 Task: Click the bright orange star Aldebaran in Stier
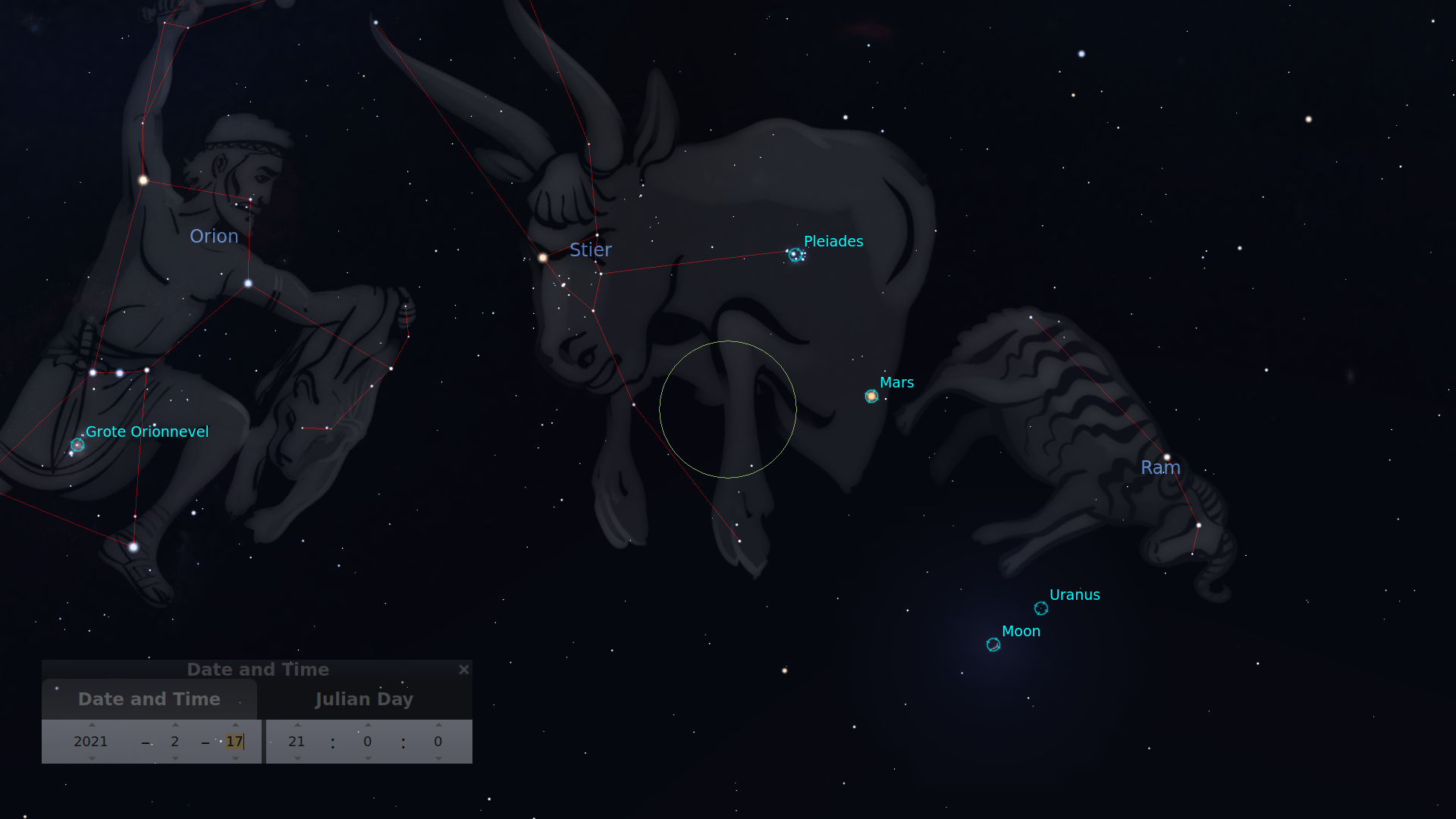point(542,257)
